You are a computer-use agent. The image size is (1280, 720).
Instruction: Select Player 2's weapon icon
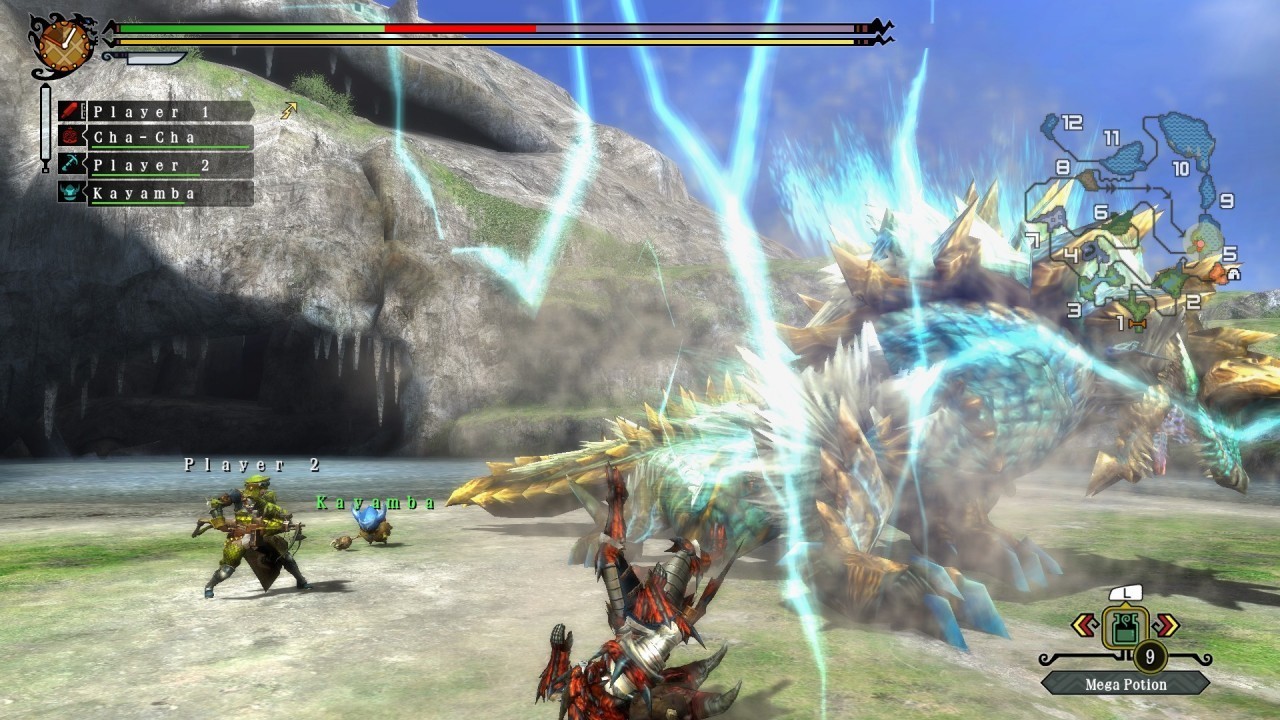click(70, 165)
